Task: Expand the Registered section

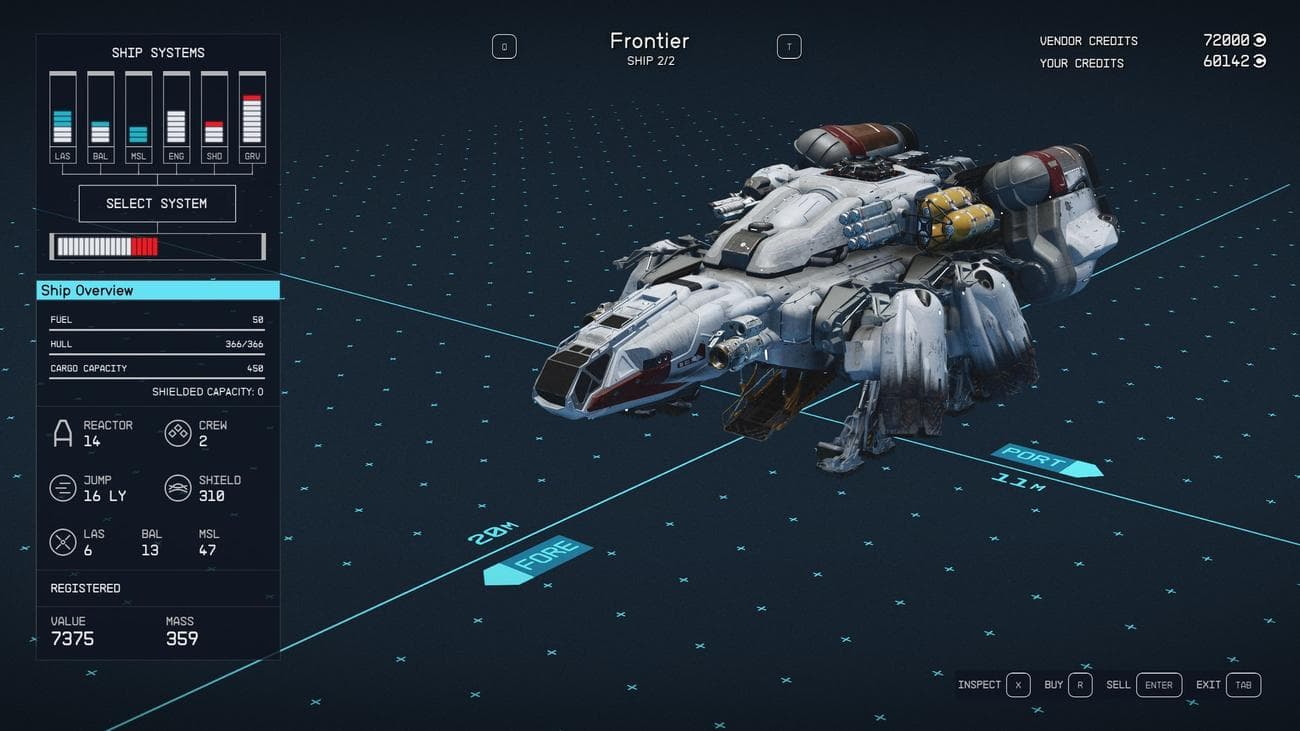Action: 84,588
